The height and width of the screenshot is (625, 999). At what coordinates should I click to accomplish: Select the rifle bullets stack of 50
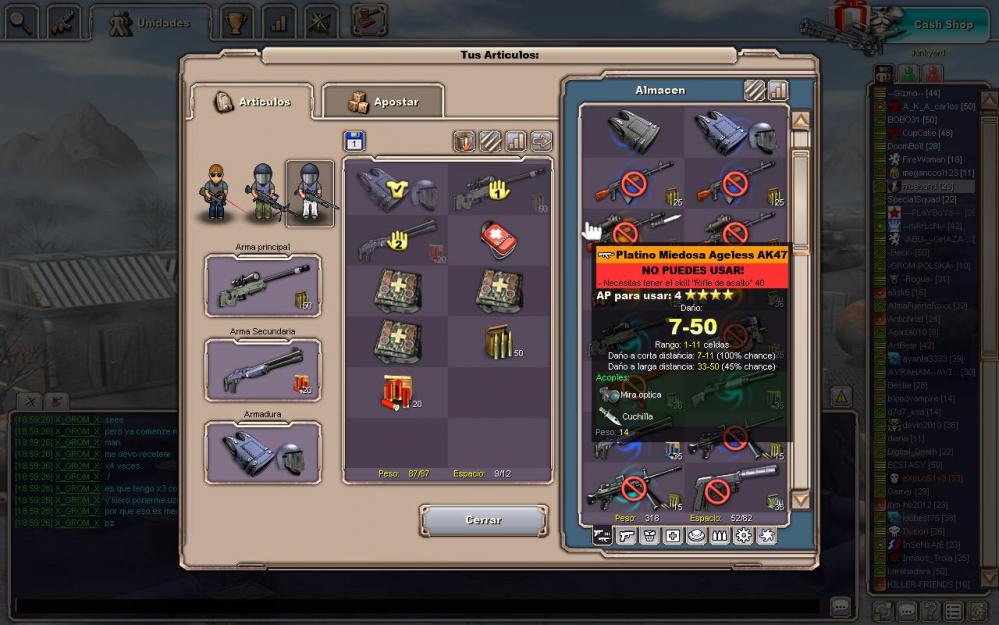(x=497, y=341)
